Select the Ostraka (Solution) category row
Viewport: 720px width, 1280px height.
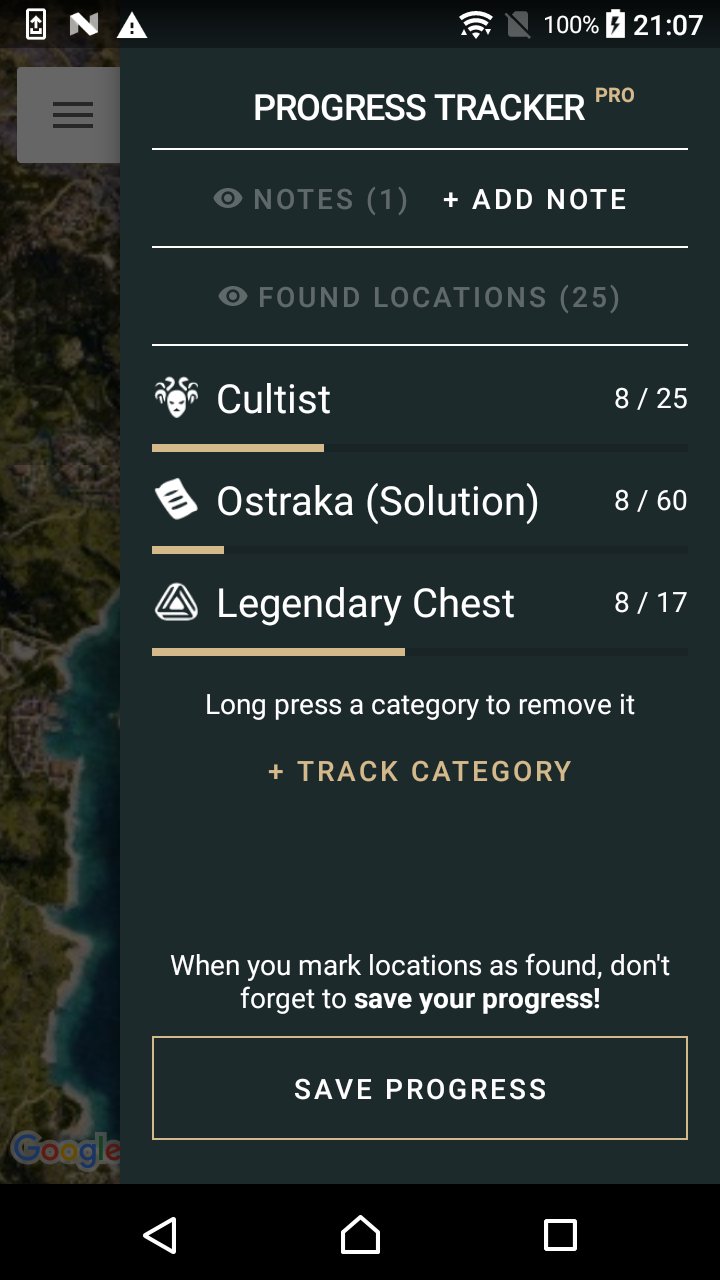[419, 502]
